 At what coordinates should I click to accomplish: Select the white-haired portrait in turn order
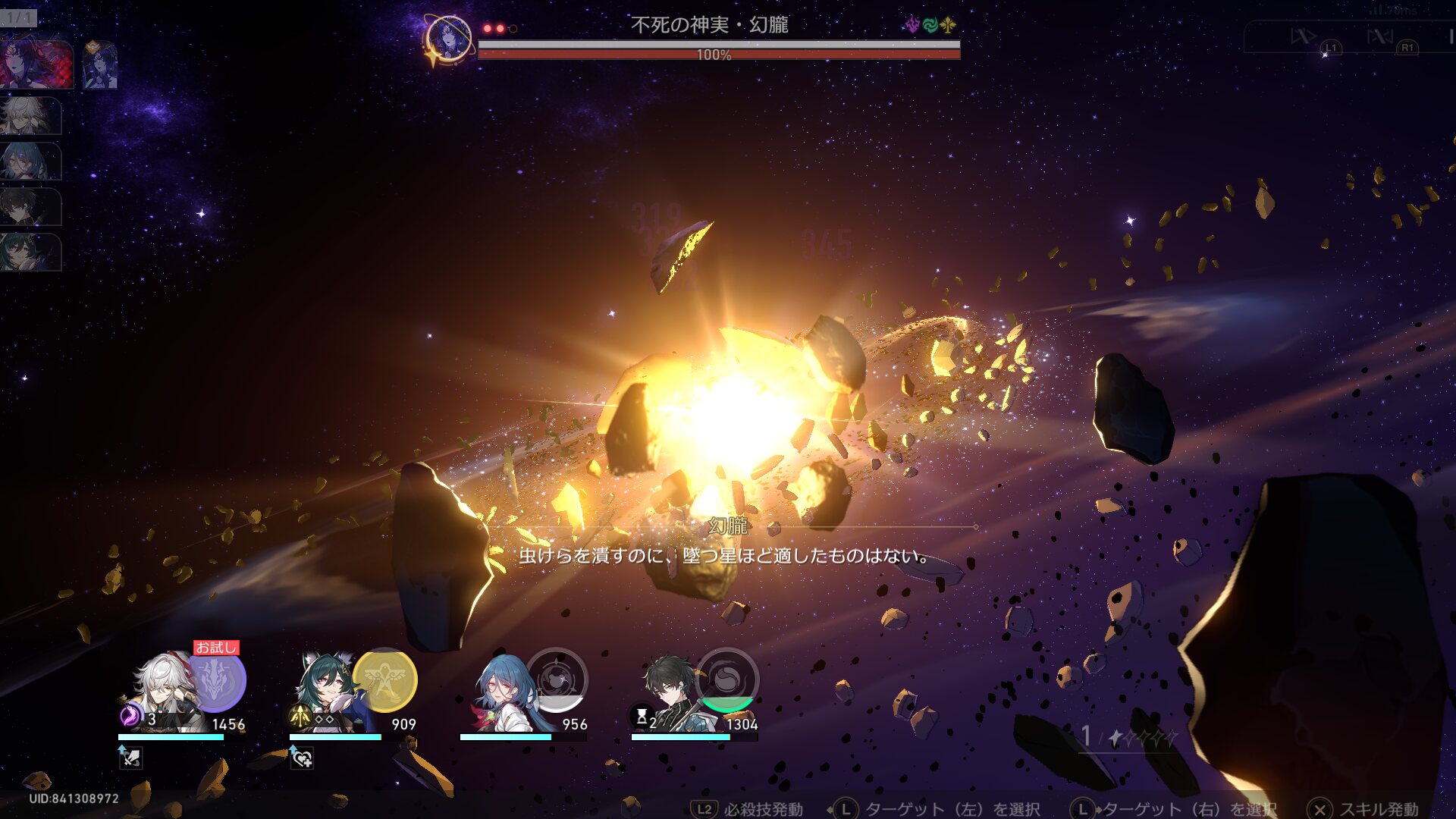point(29,115)
